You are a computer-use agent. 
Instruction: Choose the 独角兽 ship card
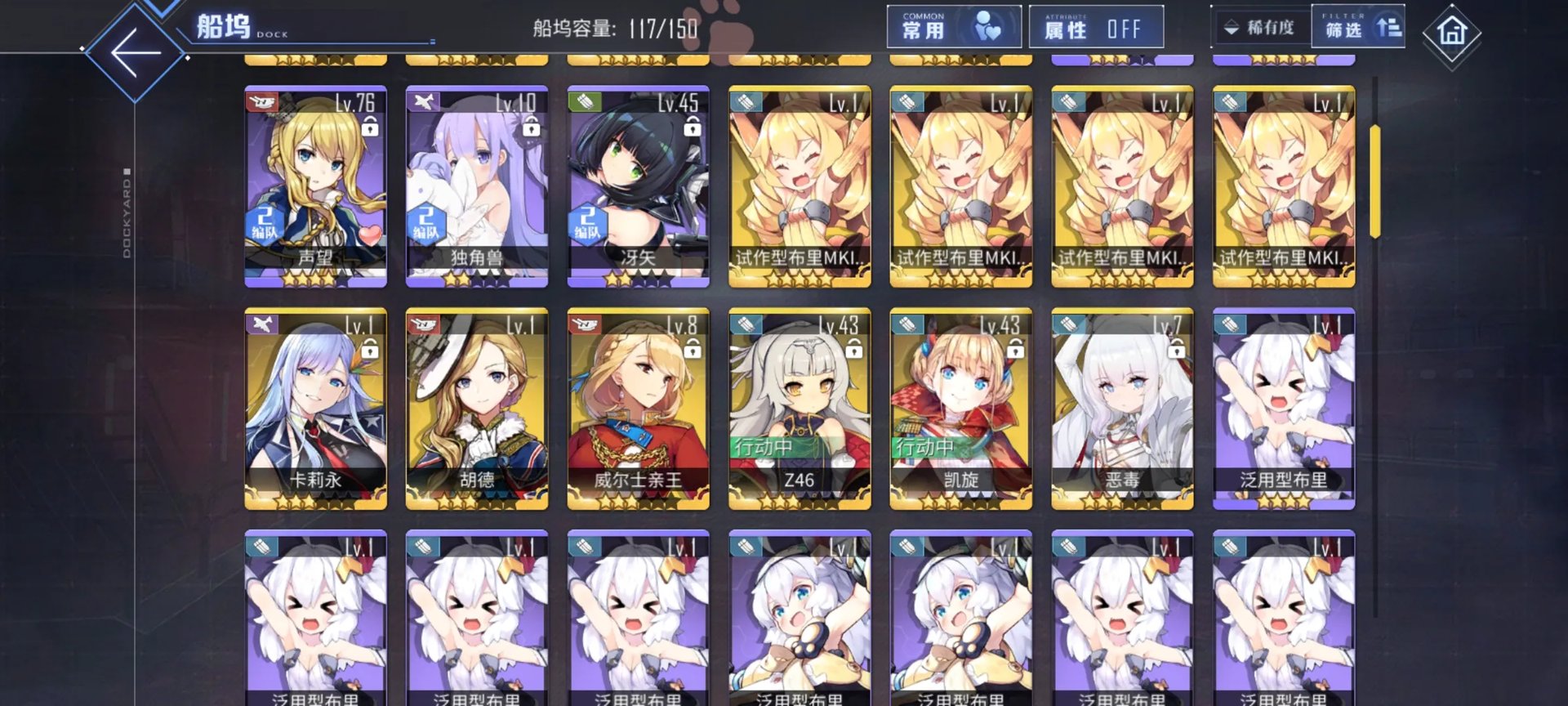tap(477, 186)
